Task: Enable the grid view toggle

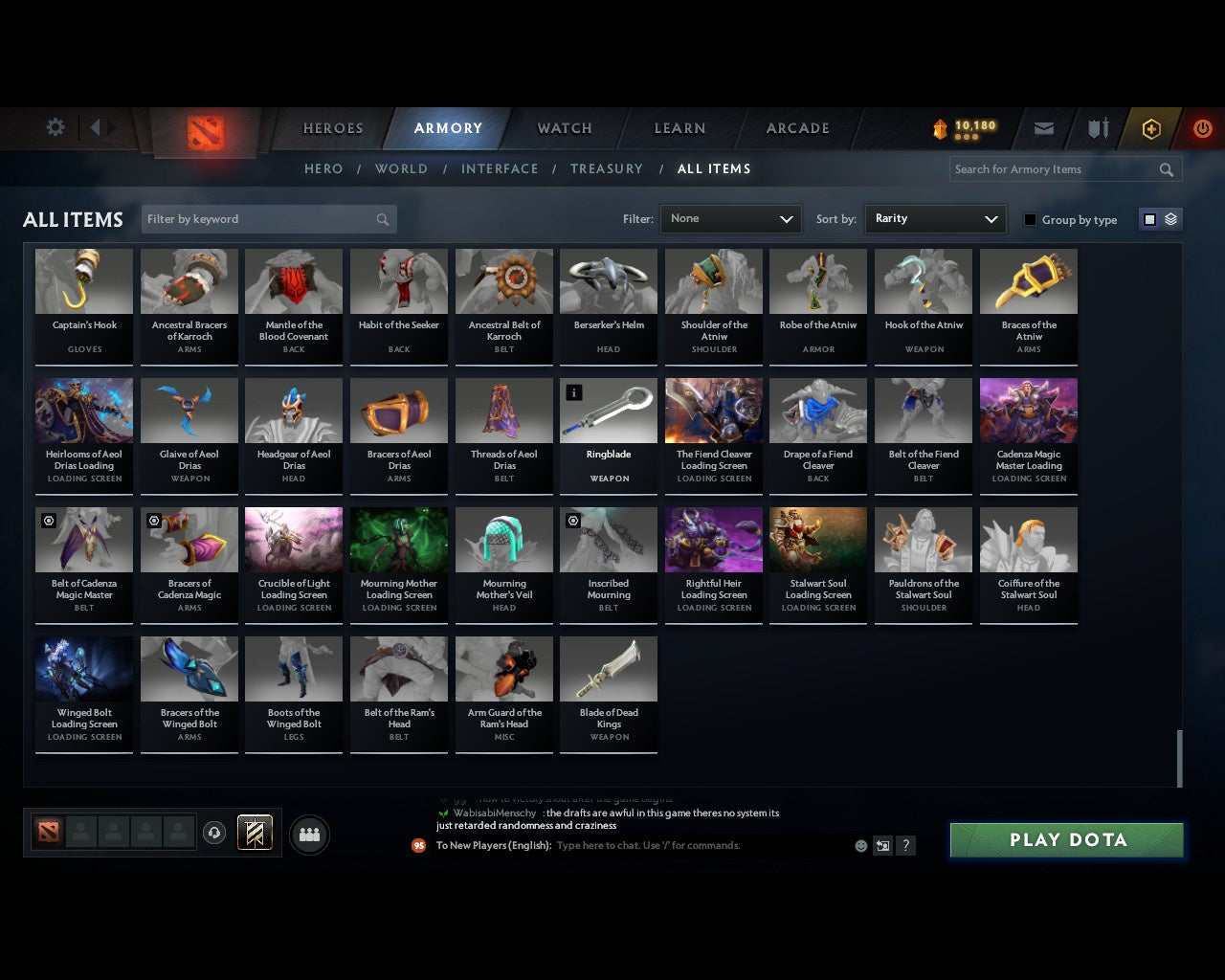Action: click(1148, 218)
